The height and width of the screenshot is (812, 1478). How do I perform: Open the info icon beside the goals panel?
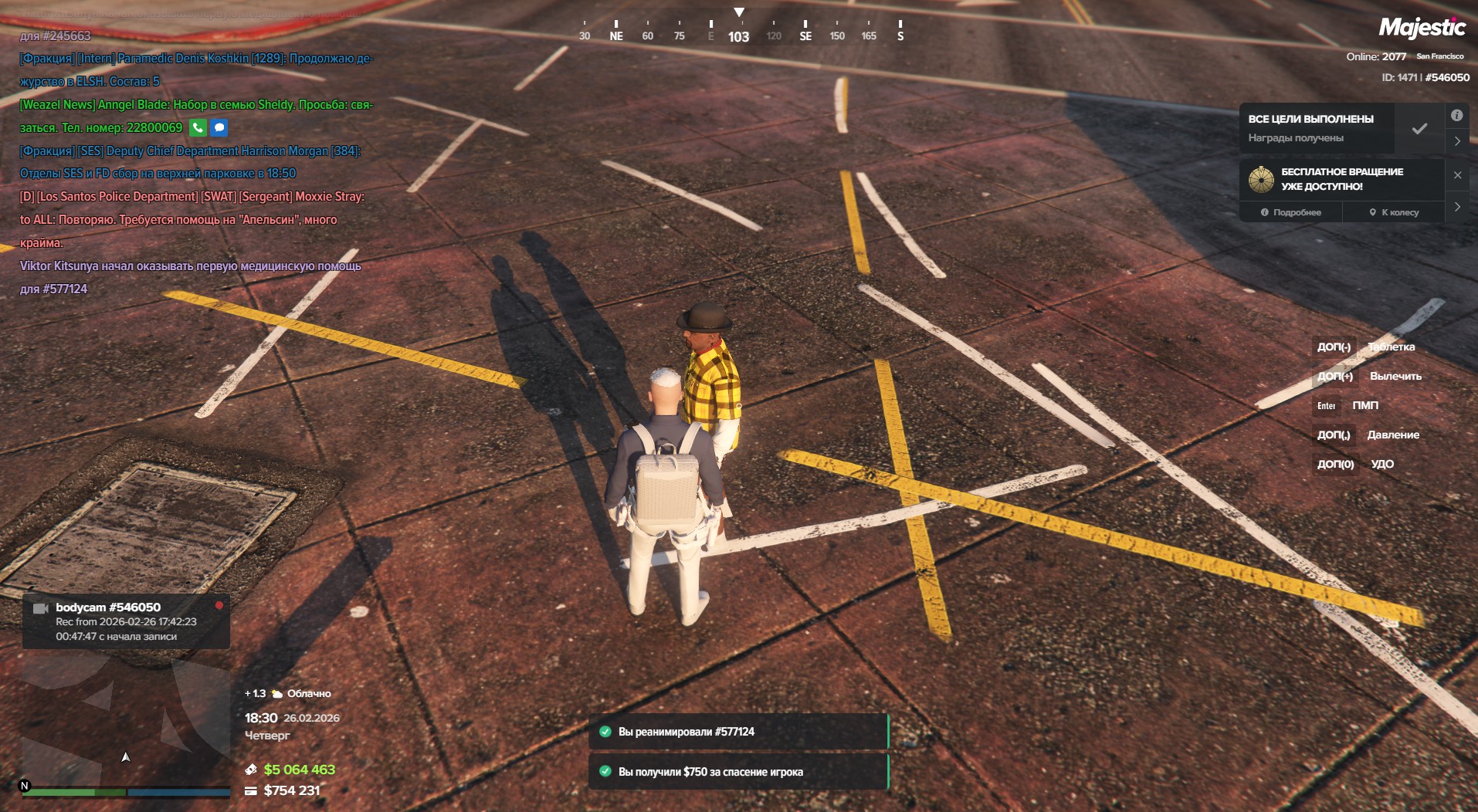tap(1456, 116)
